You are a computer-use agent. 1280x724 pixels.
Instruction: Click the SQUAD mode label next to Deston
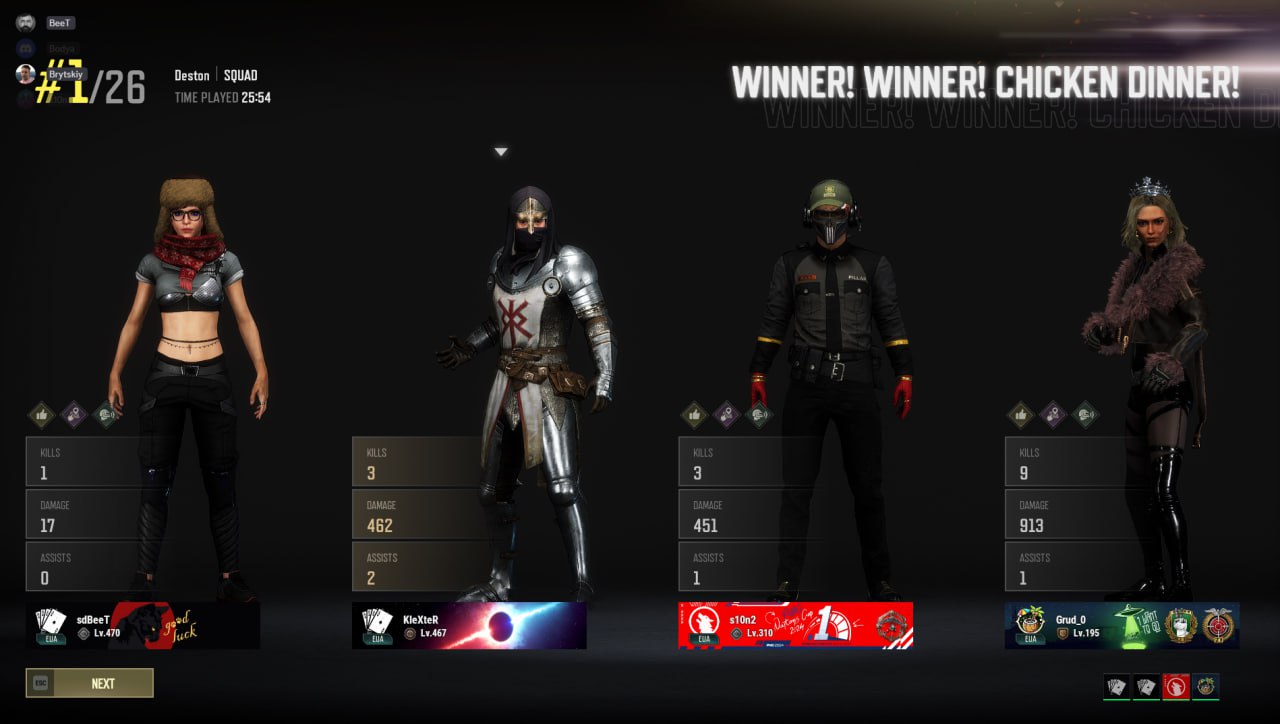point(242,75)
